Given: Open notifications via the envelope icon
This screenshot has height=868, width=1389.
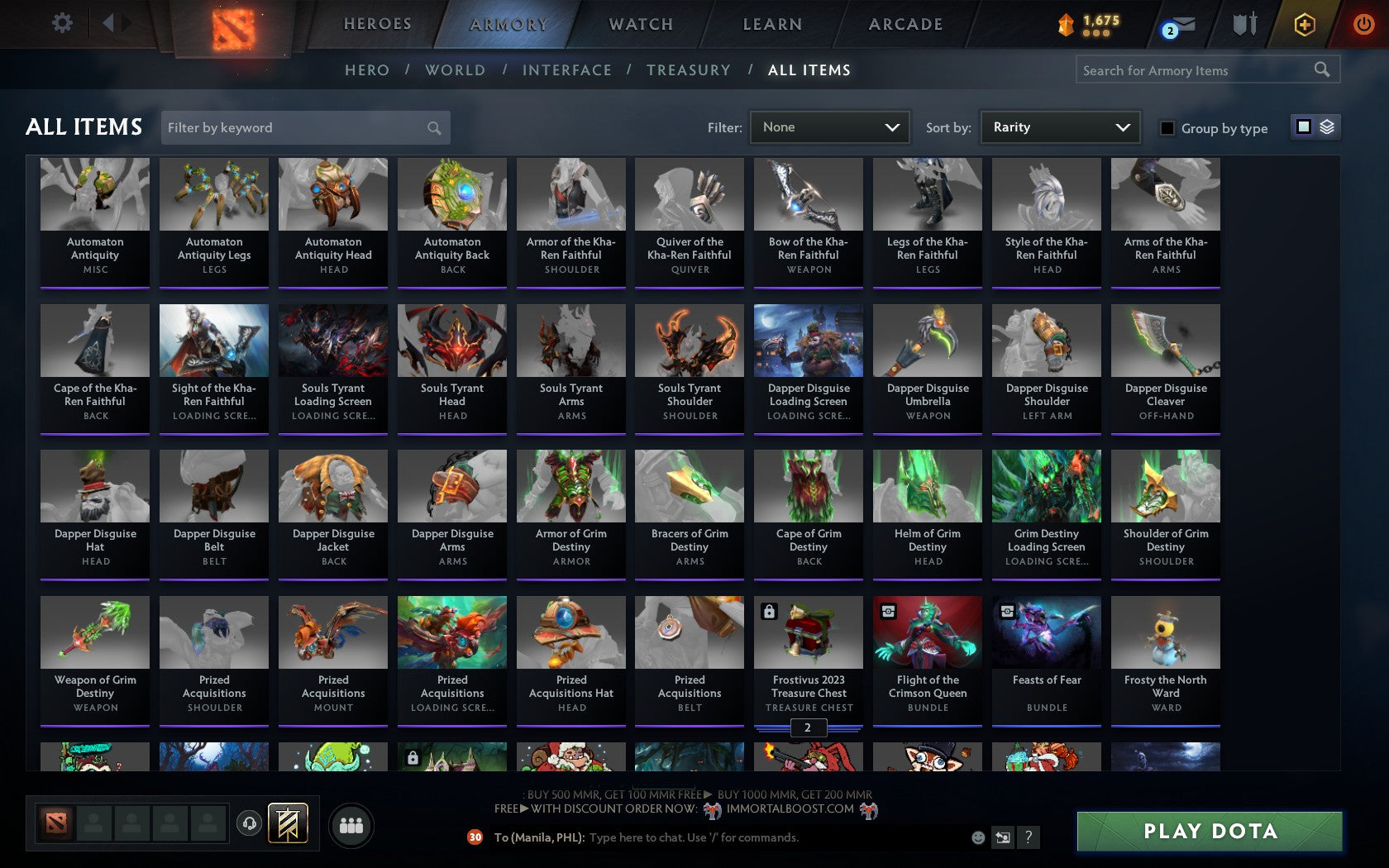Looking at the screenshot, I should (x=1177, y=24).
